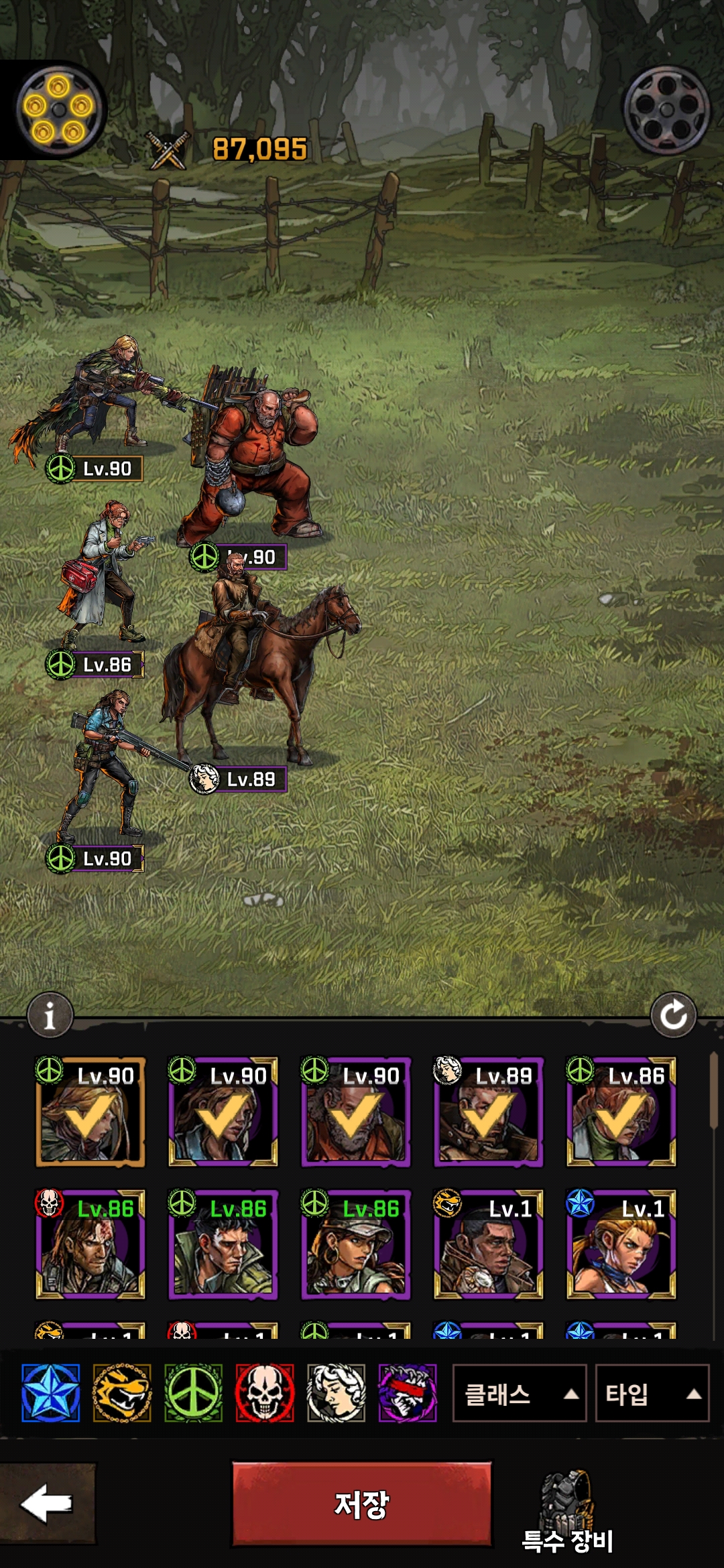724x1568 pixels.
Task: Open the 클래스 class dropdown
Action: pyautogui.click(x=519, y=1394)
